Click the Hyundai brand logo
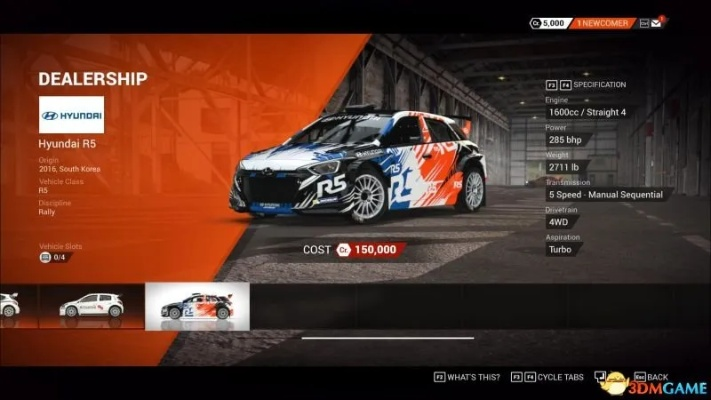 pyautogui.click(x=71, y=115)
